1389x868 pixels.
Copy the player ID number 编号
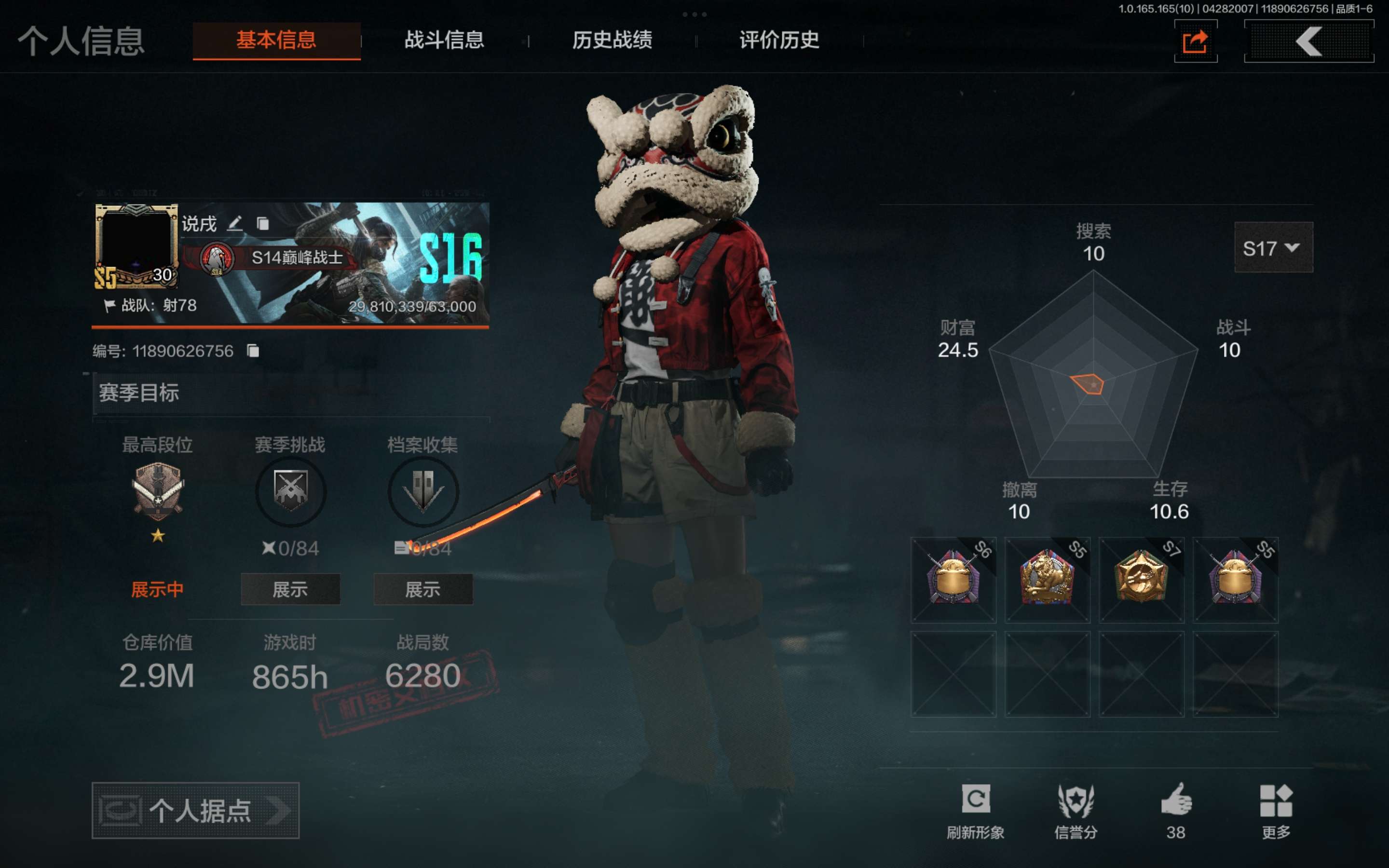253,351
